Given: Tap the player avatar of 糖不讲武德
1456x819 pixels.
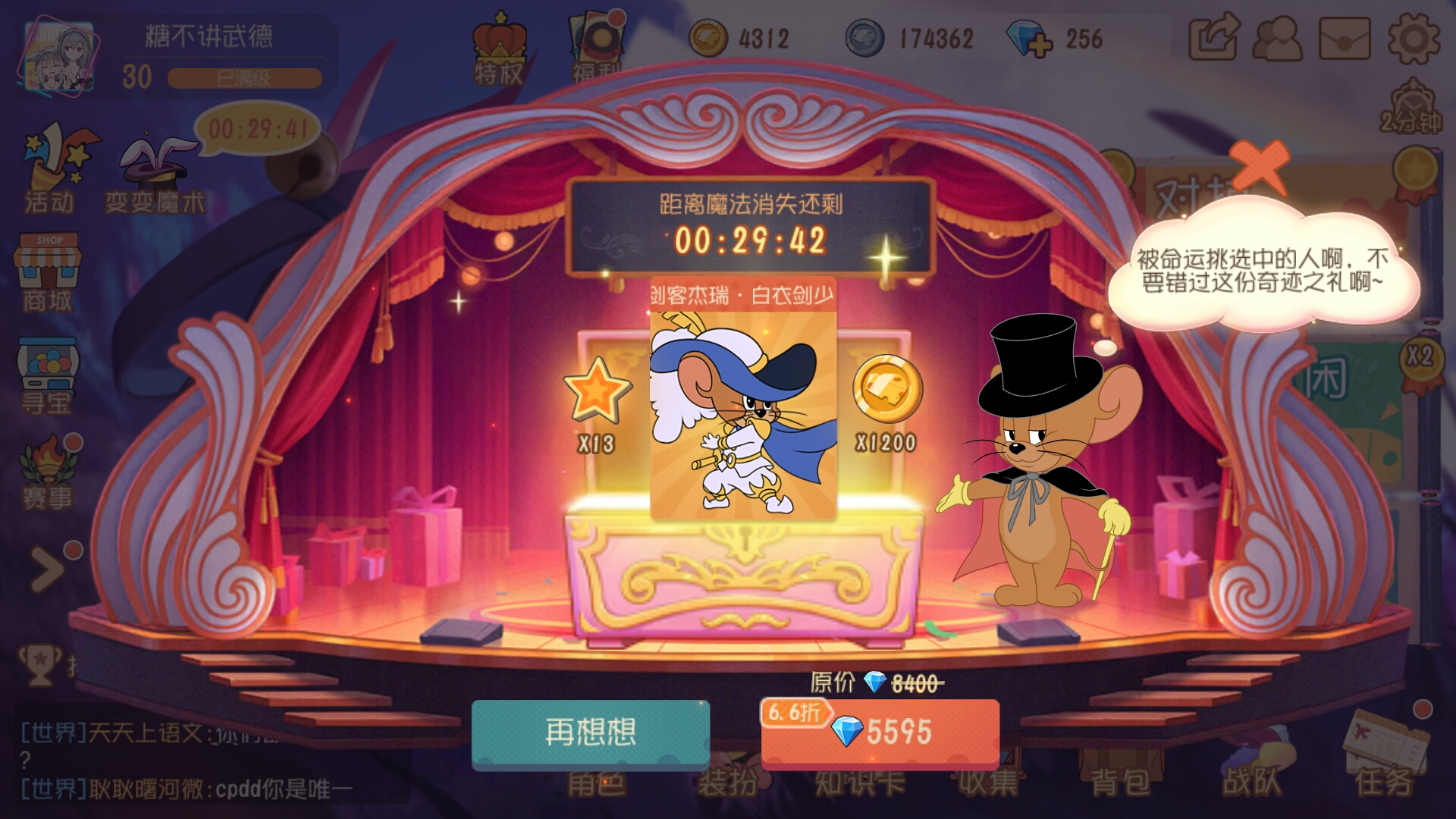Looking at the screenshot, I should click(x=61, y=57).
